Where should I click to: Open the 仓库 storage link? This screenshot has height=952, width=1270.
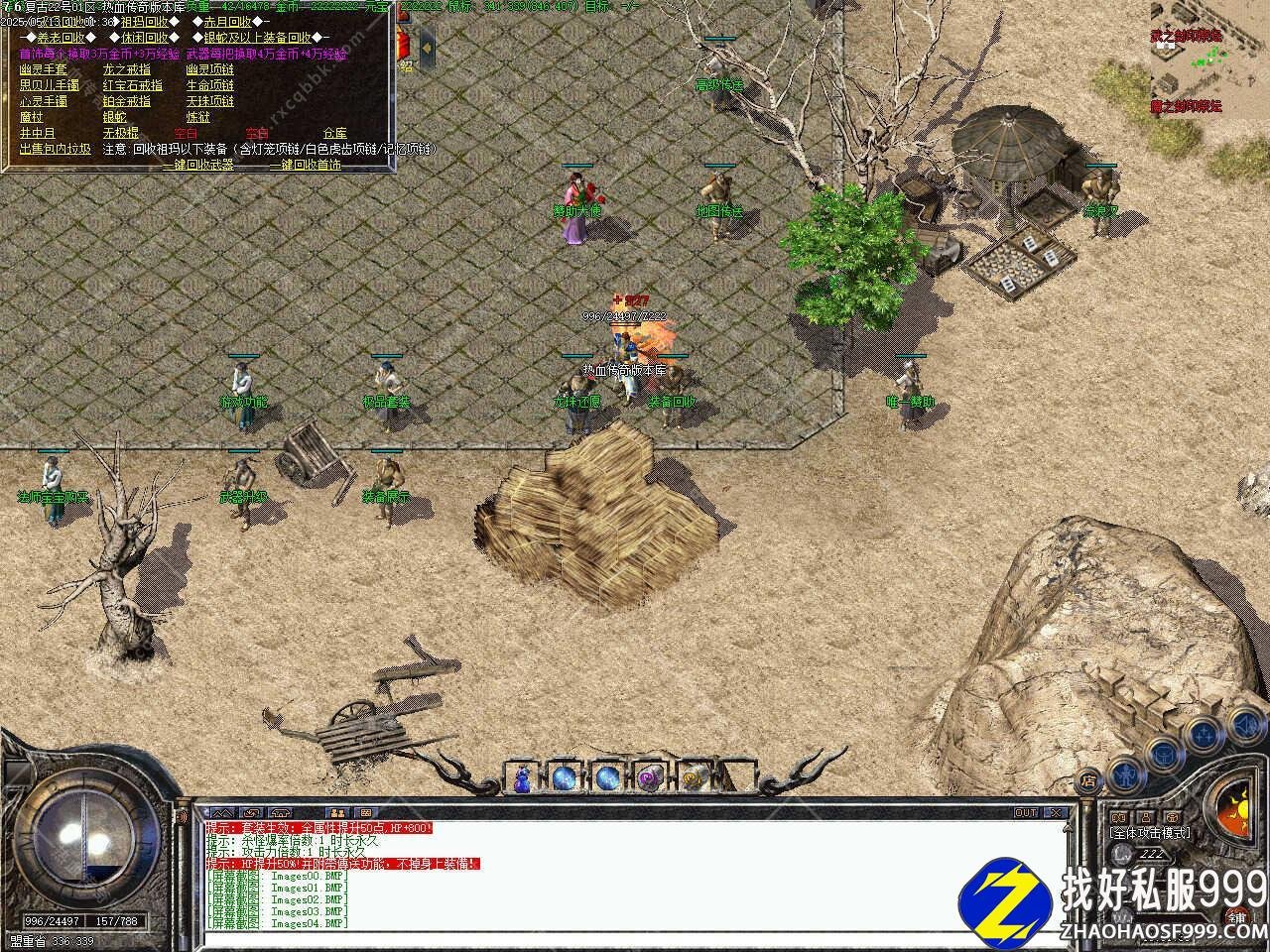tap(334, 133)
